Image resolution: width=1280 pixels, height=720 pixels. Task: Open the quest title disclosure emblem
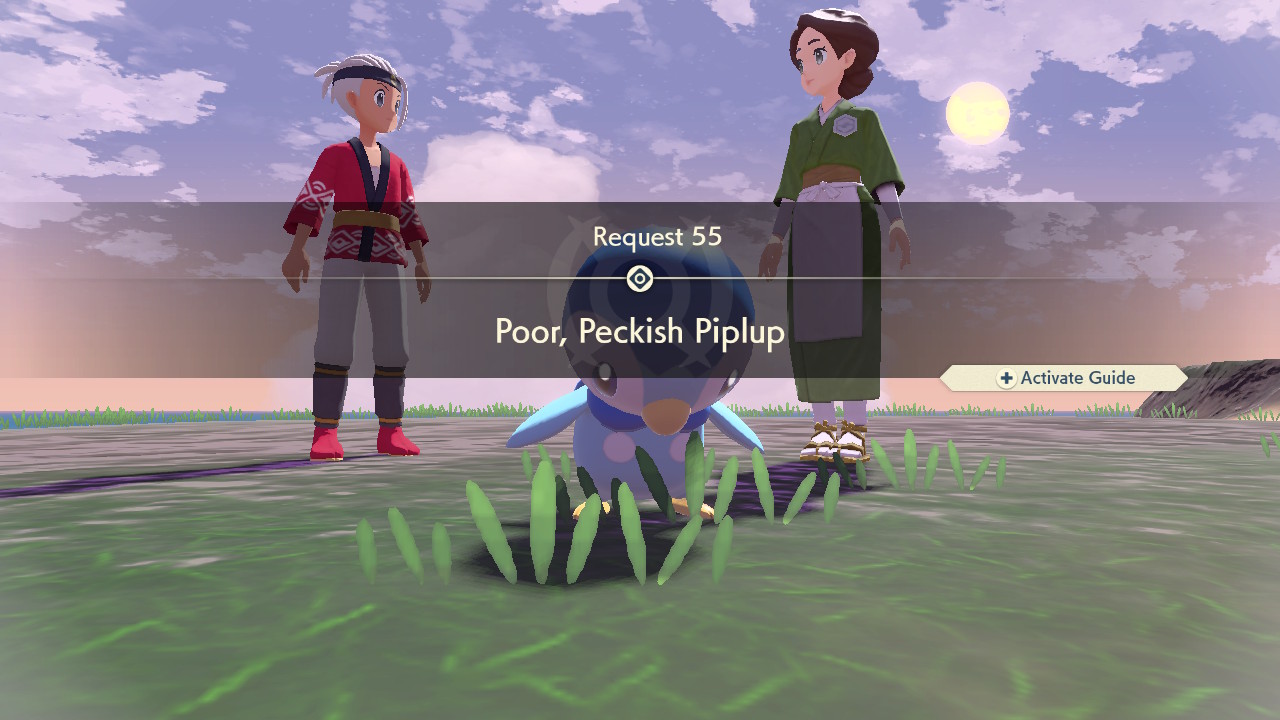tap(640, 278)
